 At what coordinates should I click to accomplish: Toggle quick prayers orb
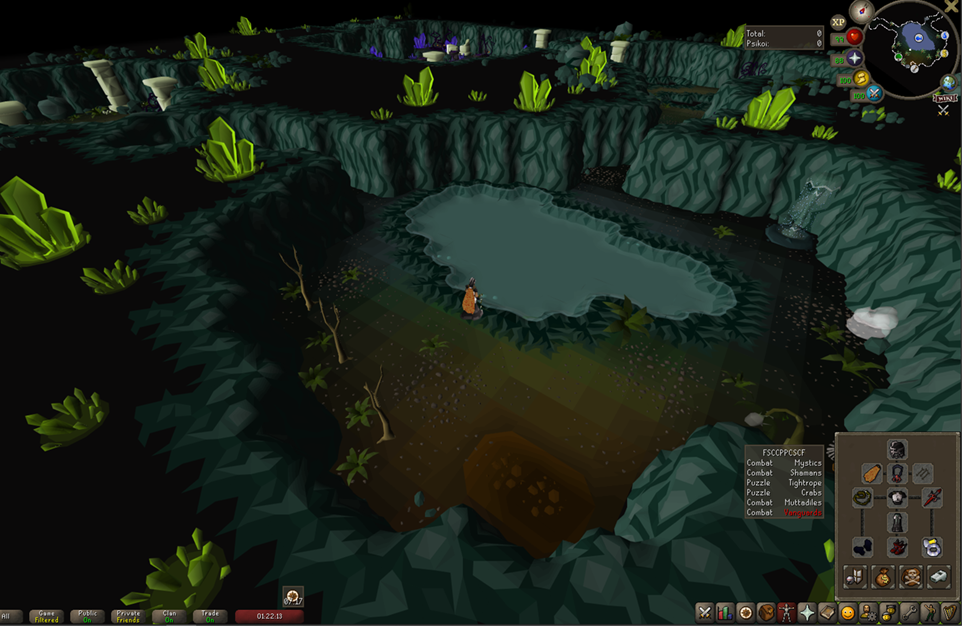tap(855, 60)
